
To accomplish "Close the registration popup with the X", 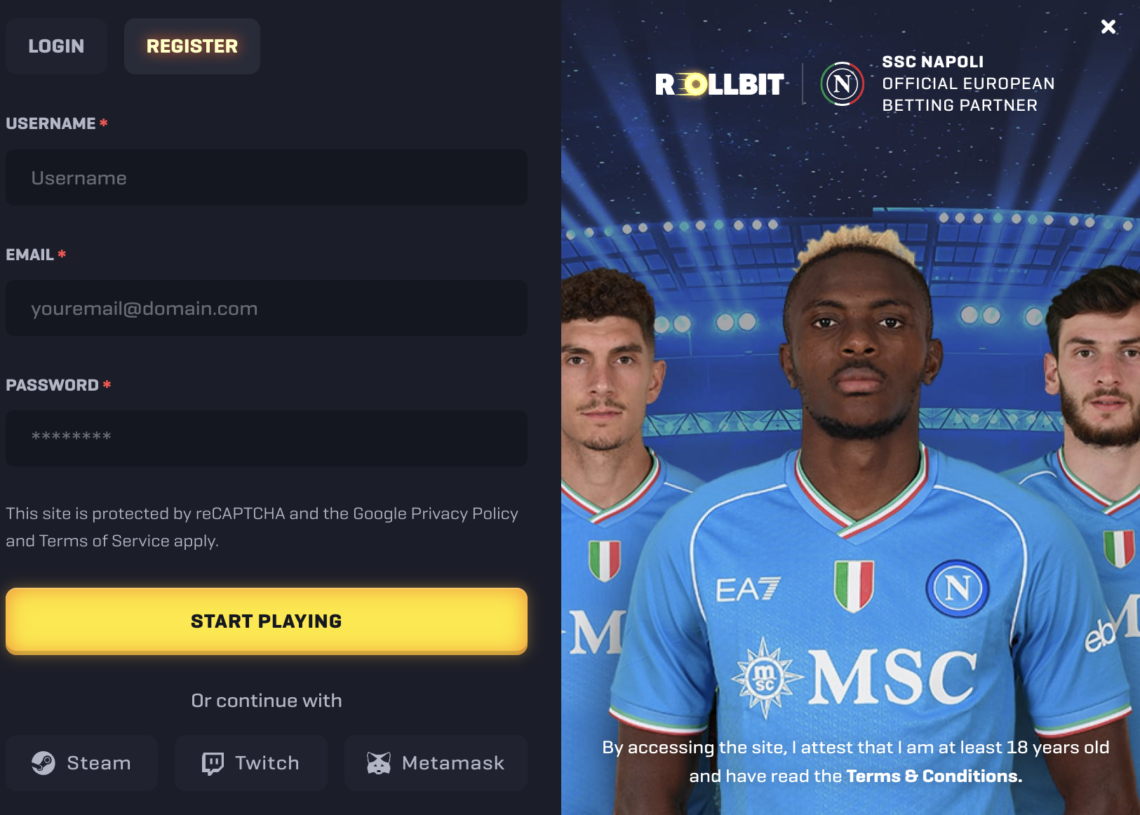I will click(x=1108, y=27).
